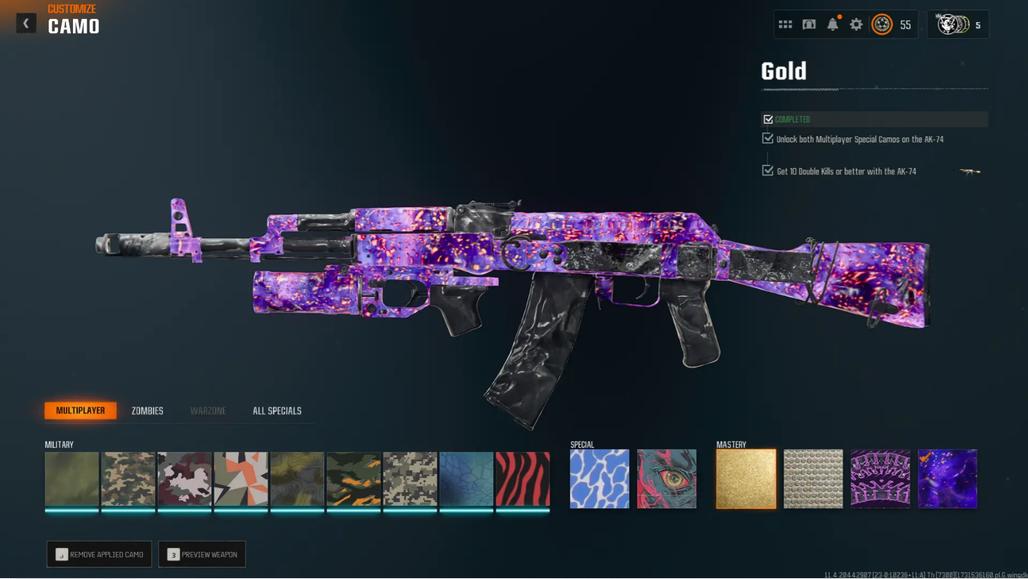Select the Gold mastery camo swatch

click(x=746, y=478)
